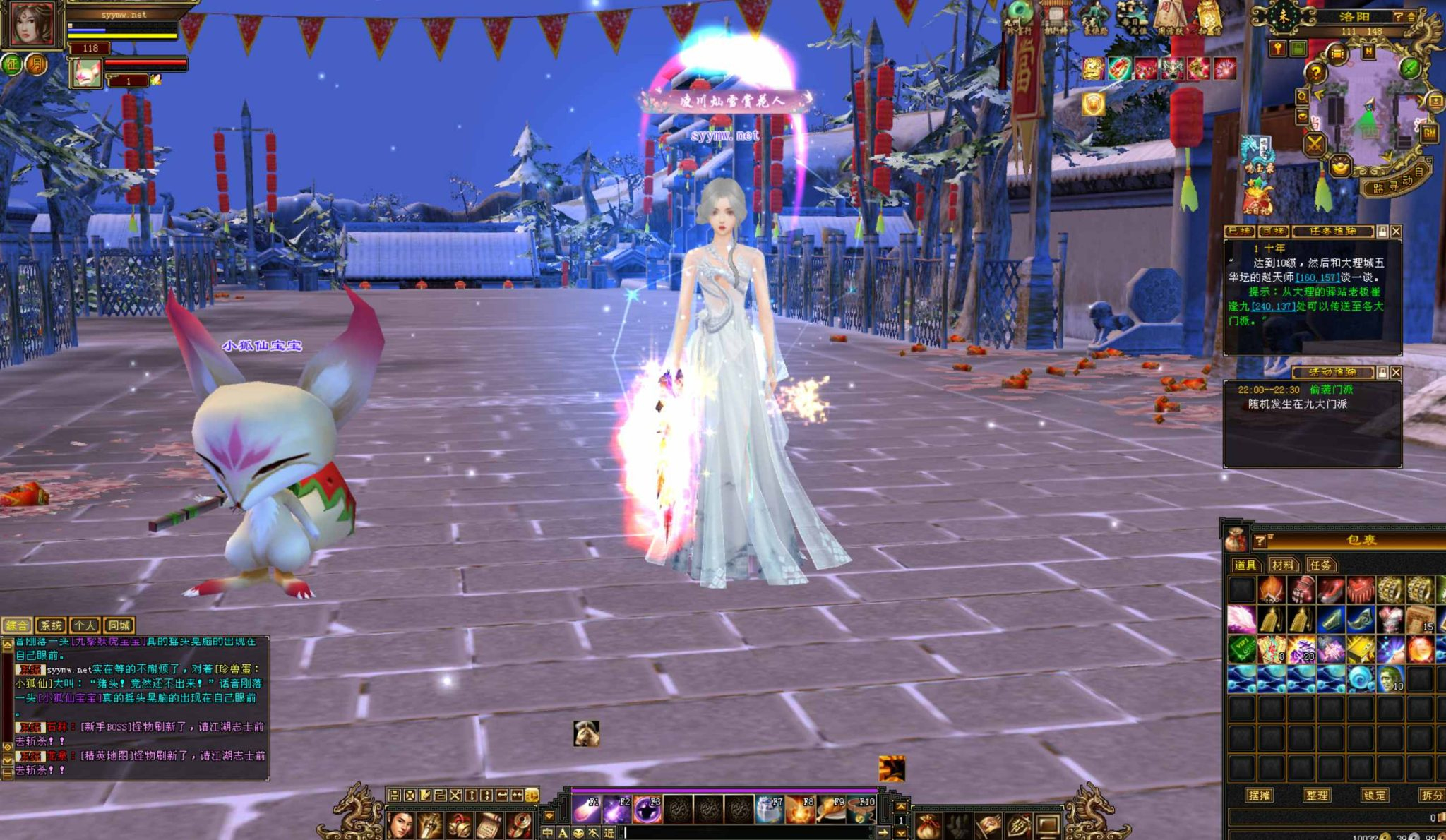The height and width of the screenshot is (840, 1446).
Task: Open the gold ingot shop button
Action: [x=1339, y=167]
